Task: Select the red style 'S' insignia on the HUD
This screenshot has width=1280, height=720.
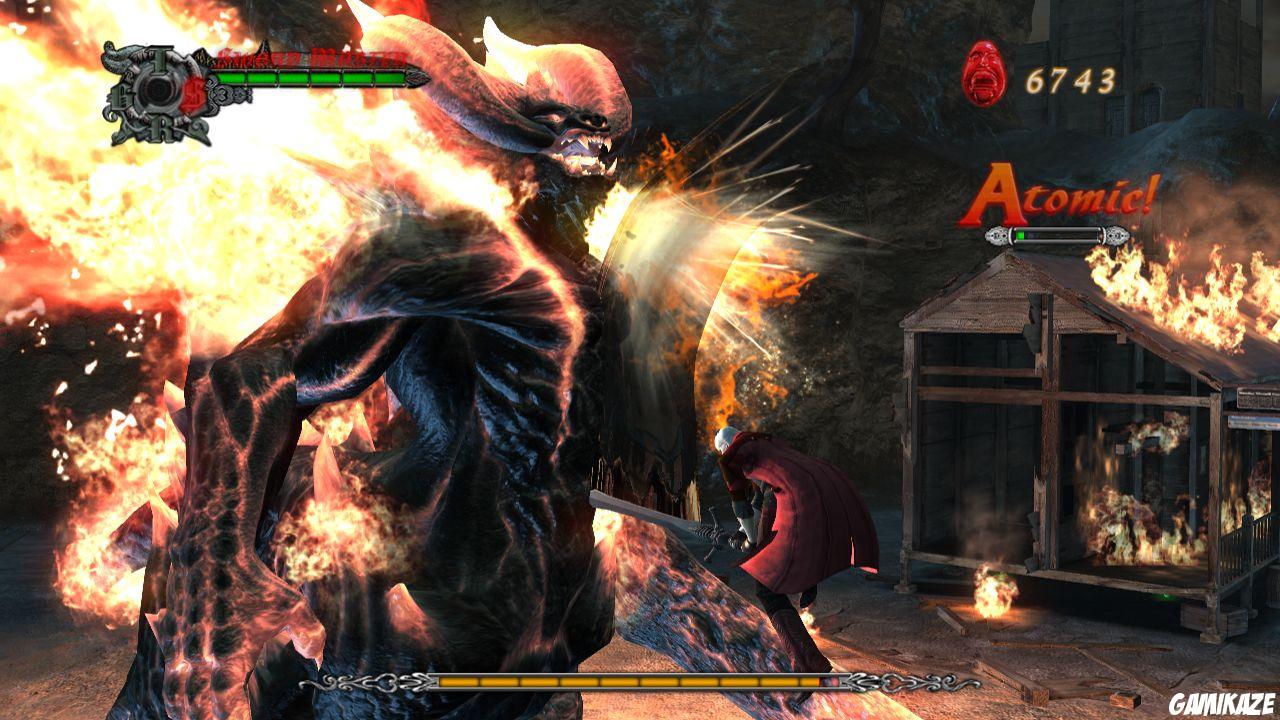Action: 193,93
